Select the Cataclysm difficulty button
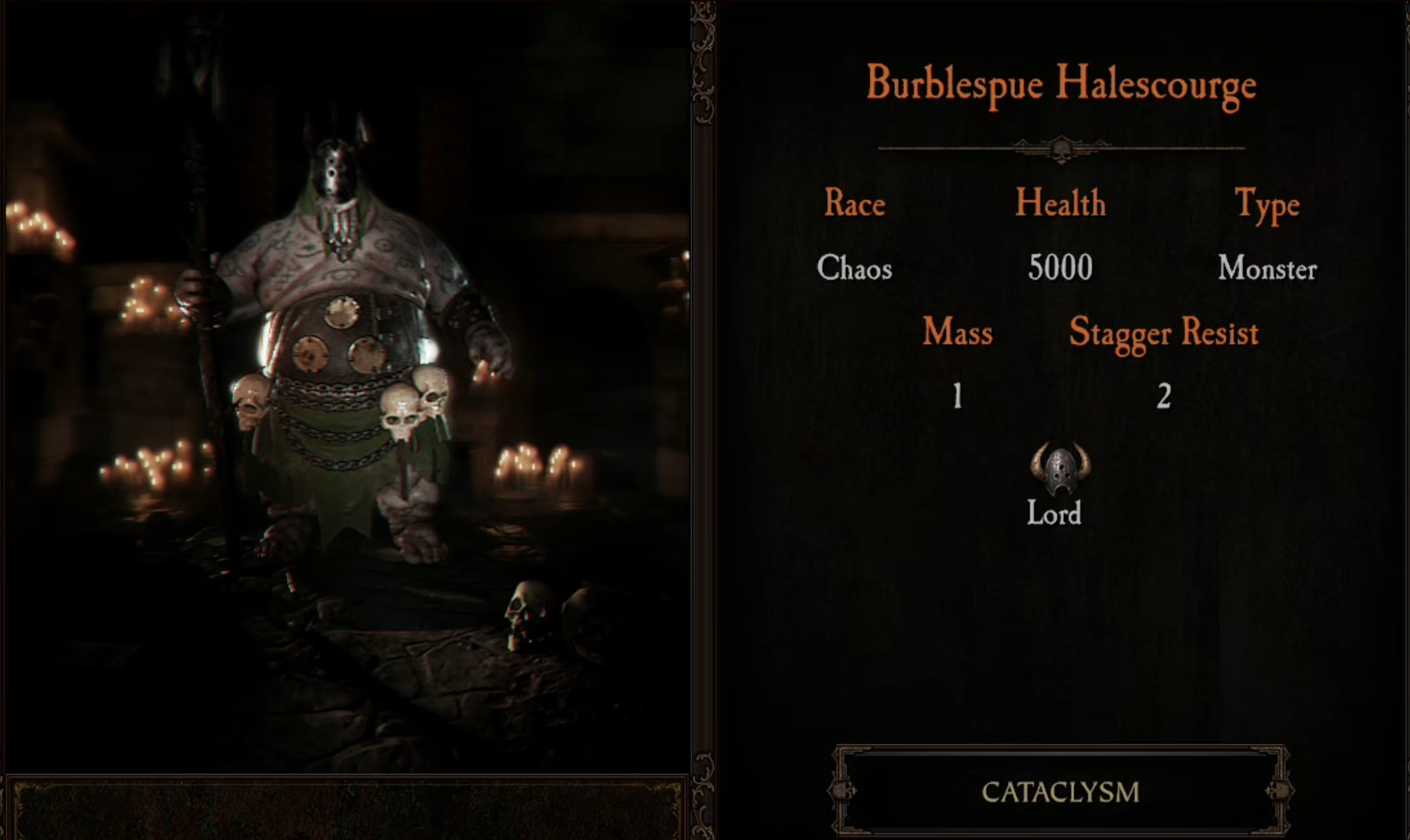This screenshot has width=1410, height=840. [1060, 792]
